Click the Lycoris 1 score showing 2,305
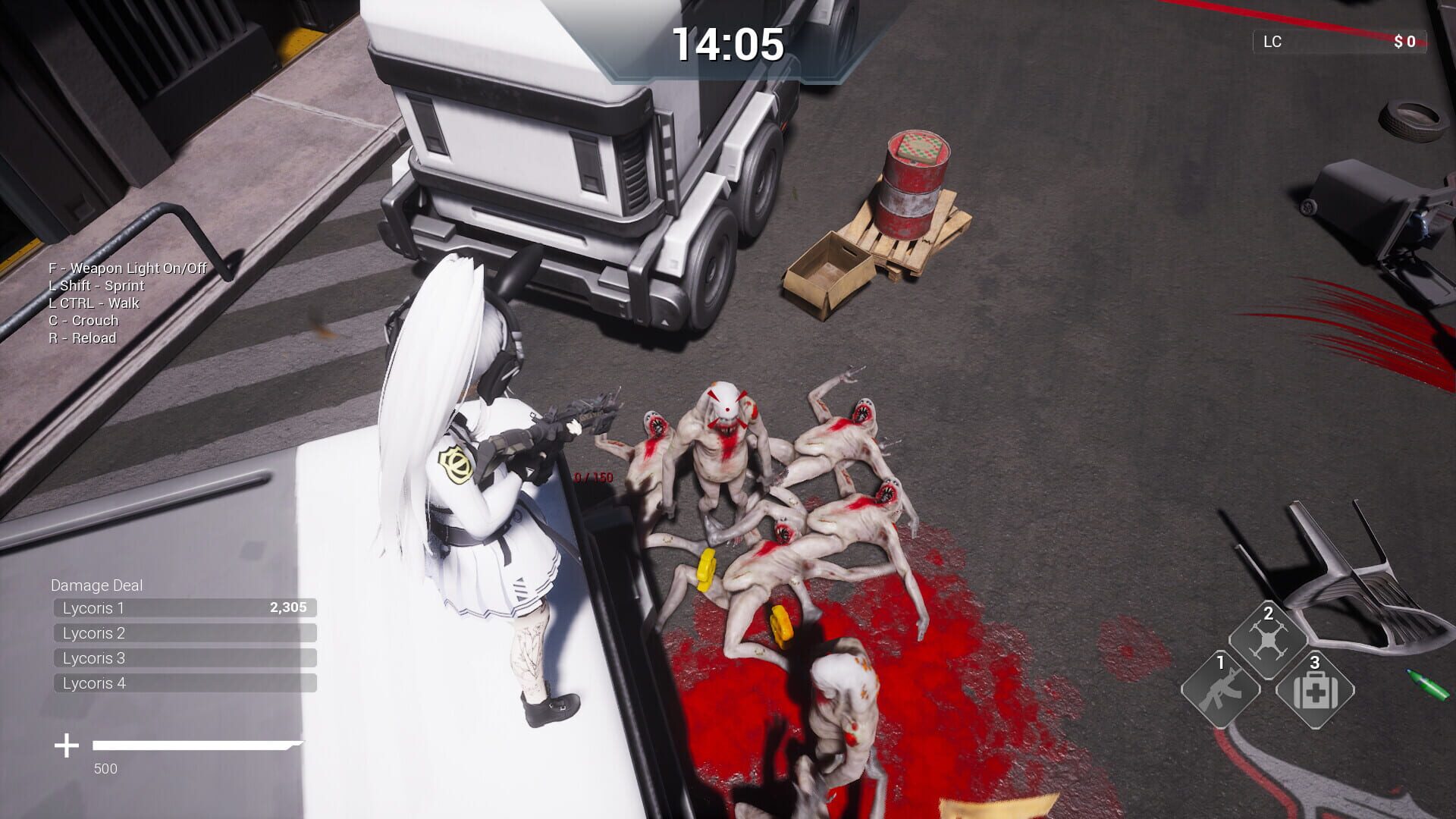 tap(288, 607)
